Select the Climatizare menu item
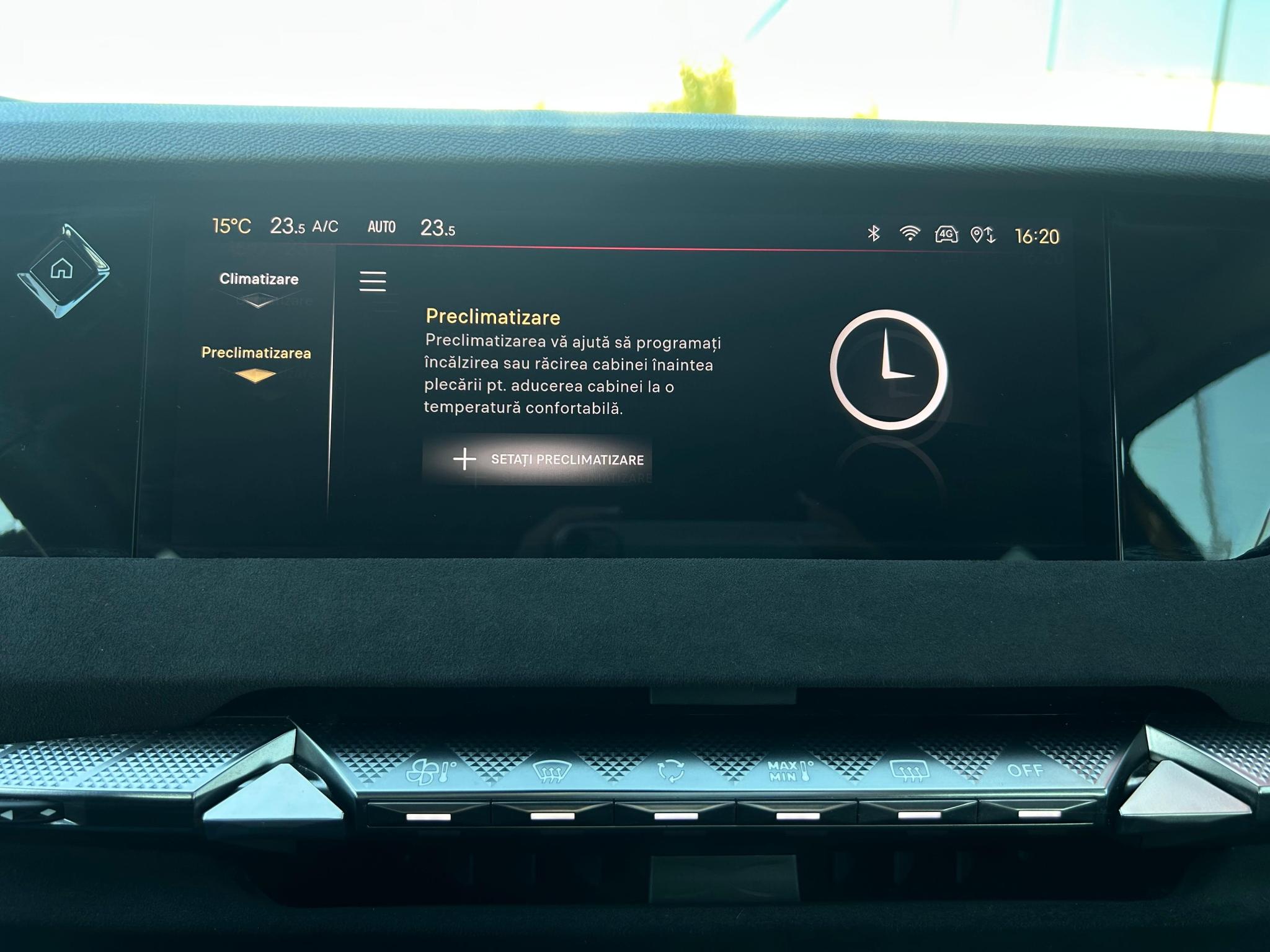The image size is (1270, 952). [259, 279]
